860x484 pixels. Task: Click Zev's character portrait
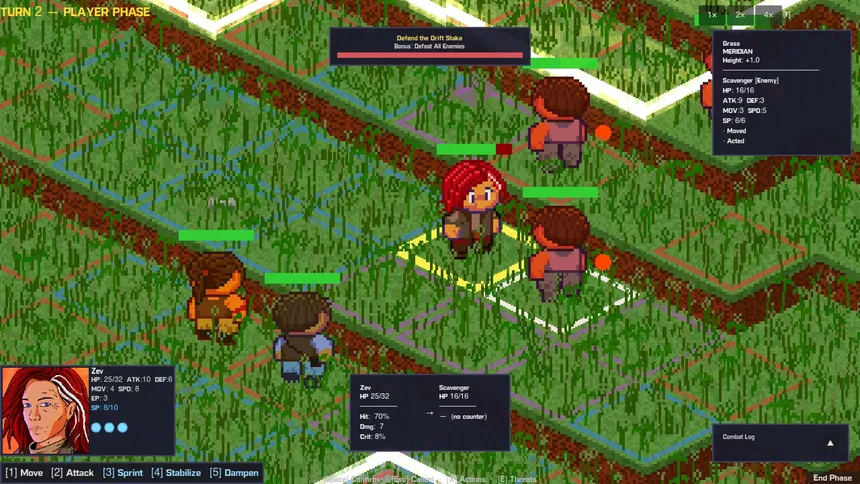(x=45, y=410)
